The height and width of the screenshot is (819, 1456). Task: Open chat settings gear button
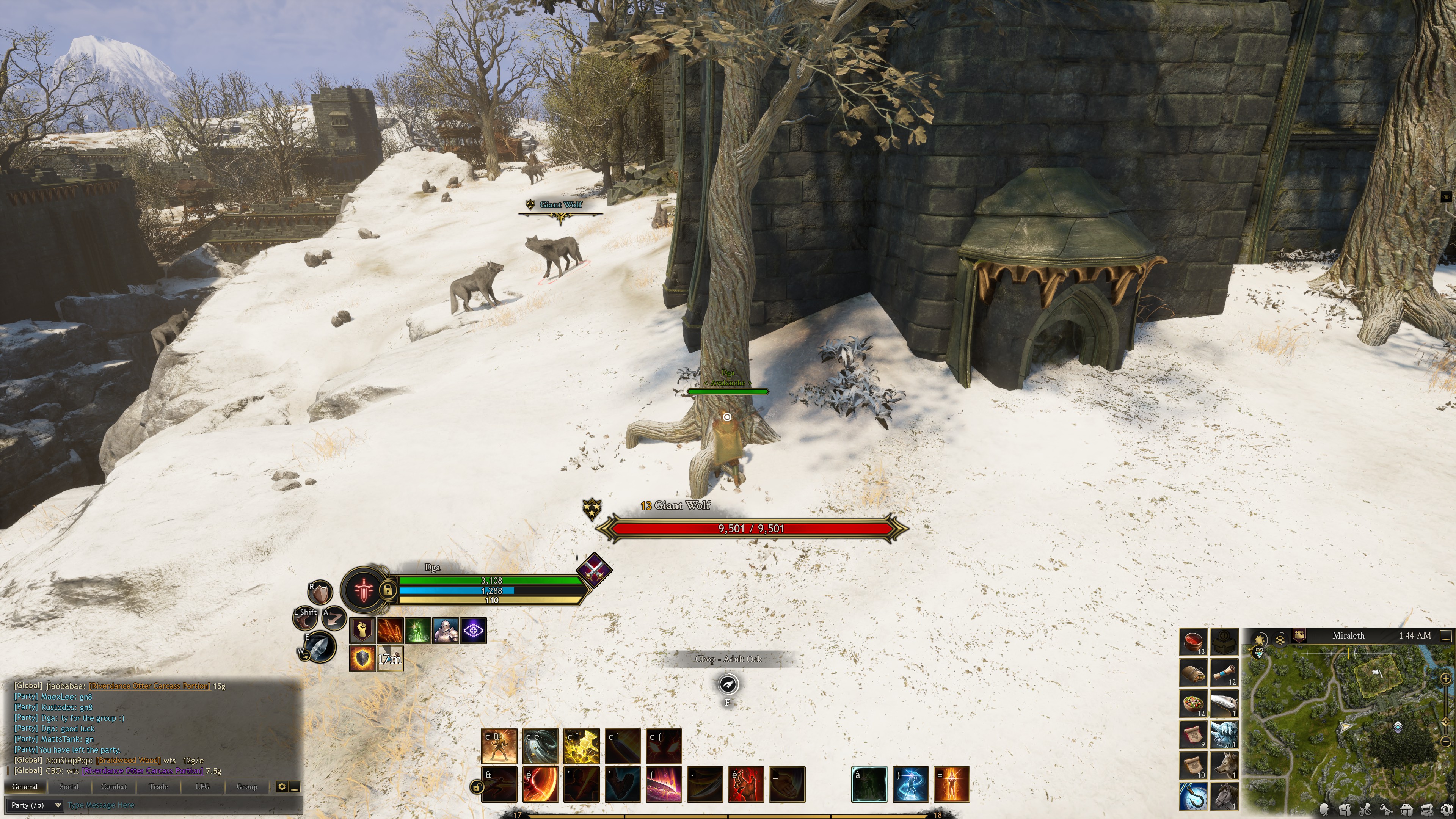tap(281, 786)
